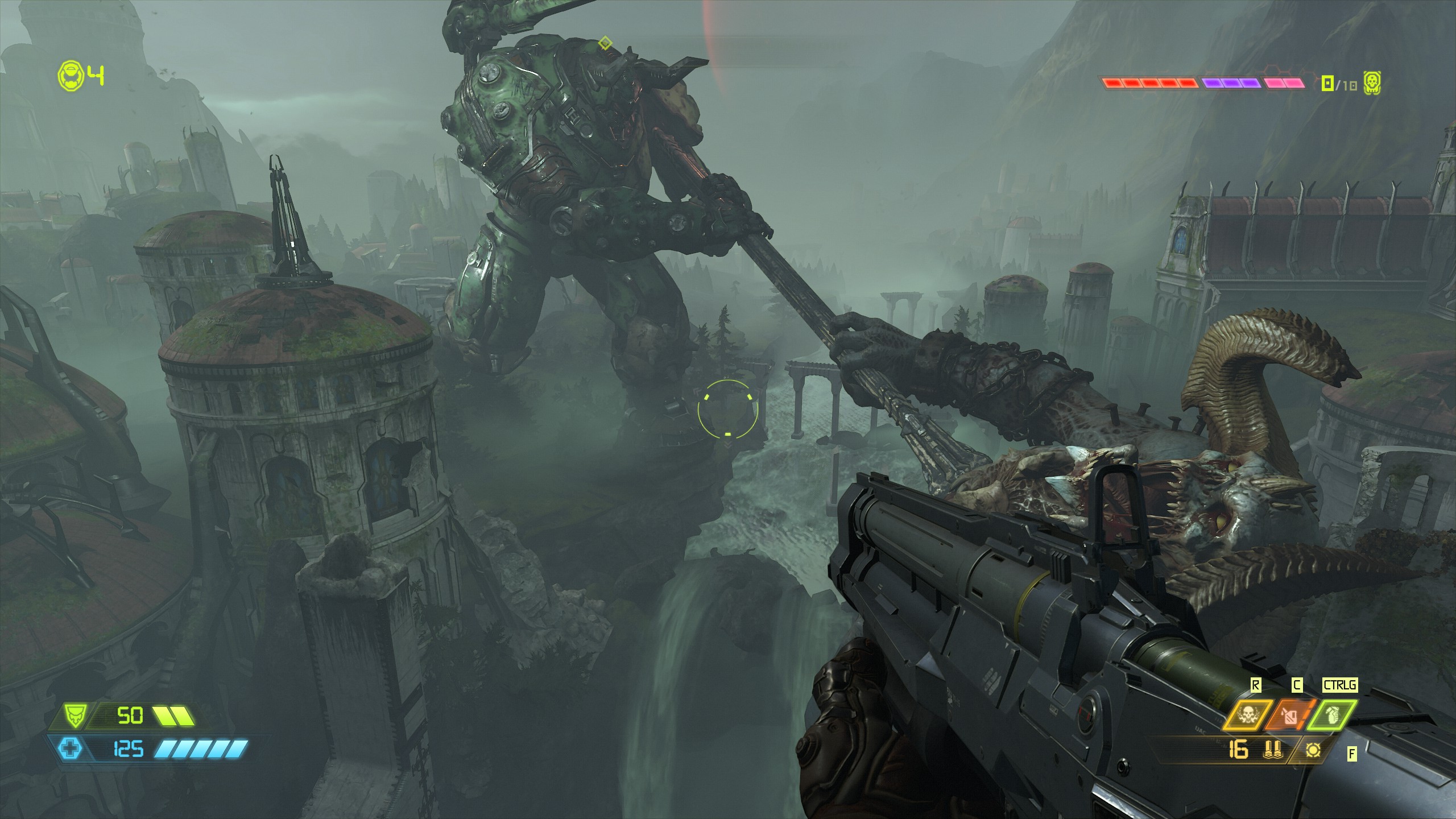Click the blue health cross icon

pos(71,748)
